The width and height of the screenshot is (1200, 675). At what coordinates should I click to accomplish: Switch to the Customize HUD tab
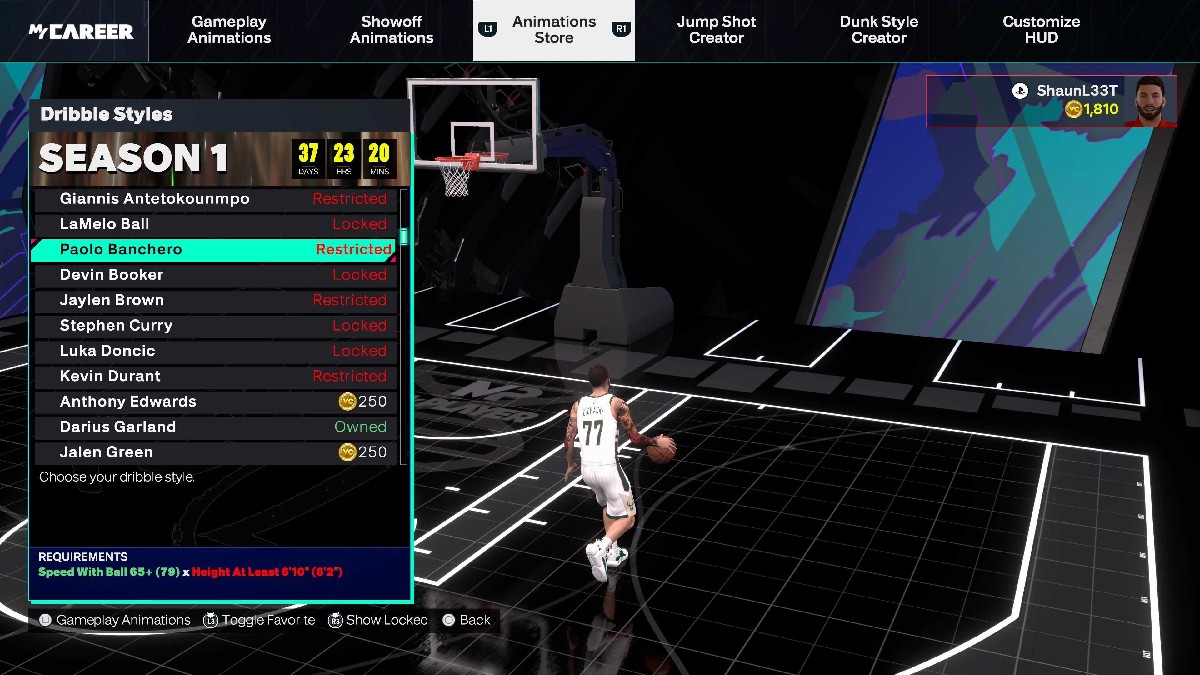click(1041, 30)
